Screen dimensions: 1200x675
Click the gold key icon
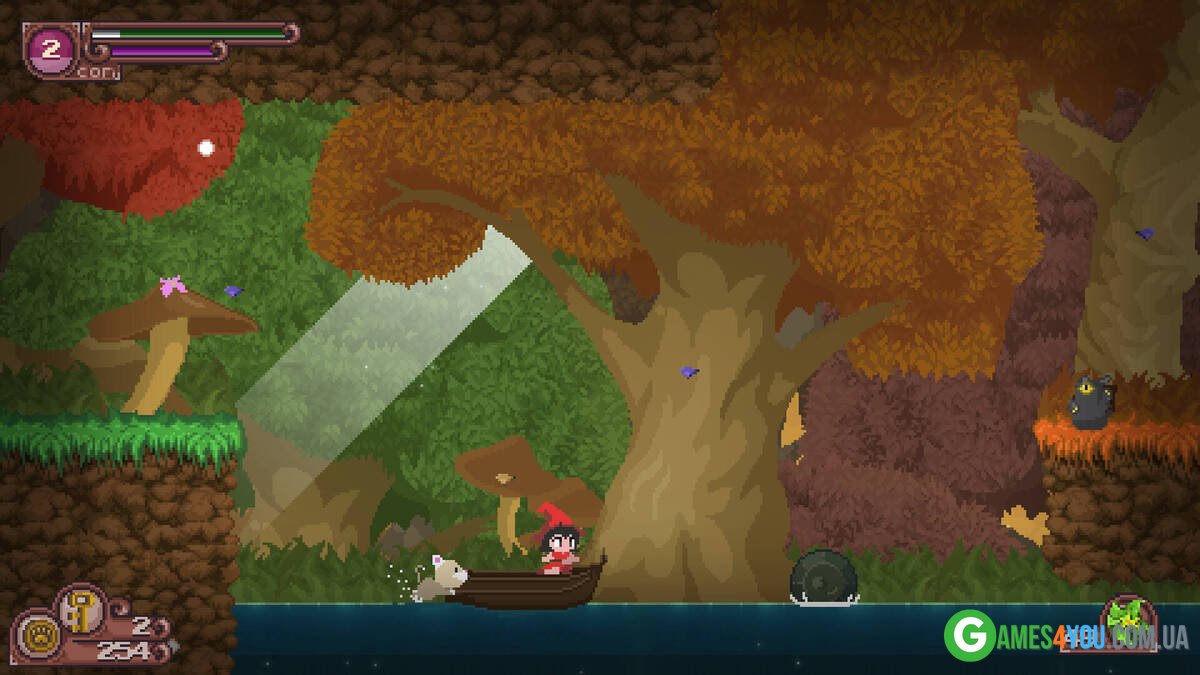click(x=77, y=610)
